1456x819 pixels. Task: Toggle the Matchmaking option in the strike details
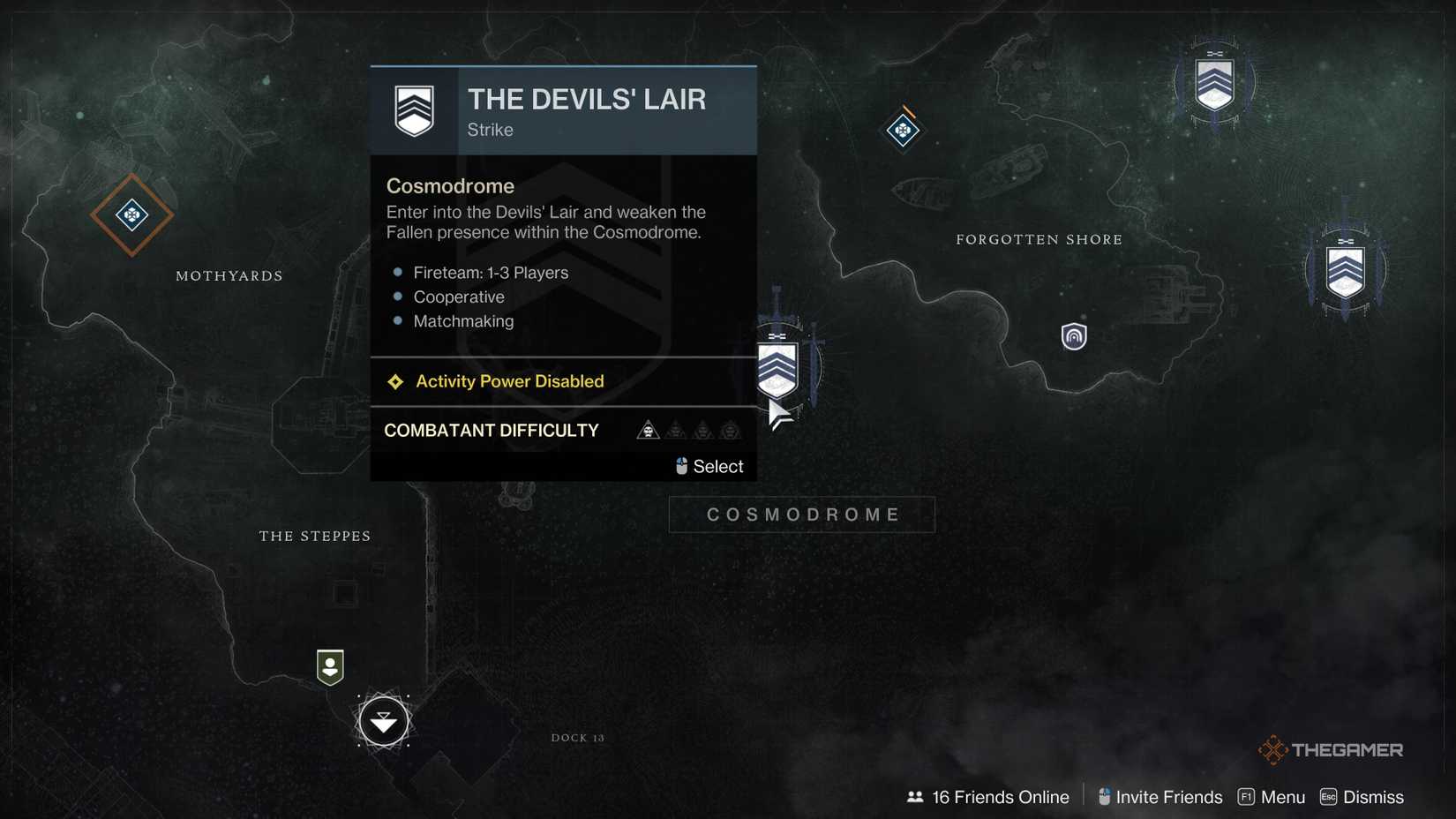tap(464, 321)
